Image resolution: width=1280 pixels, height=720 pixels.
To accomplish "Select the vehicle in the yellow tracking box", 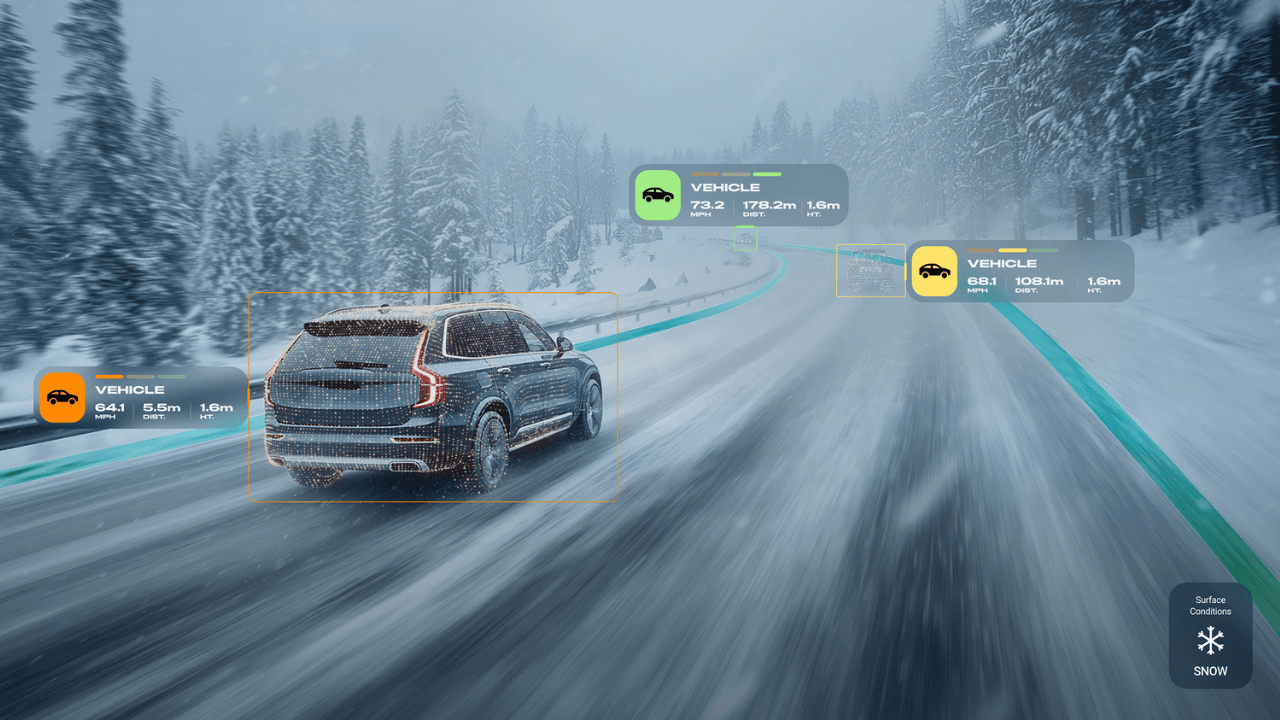I will click(x=870, y=270).
